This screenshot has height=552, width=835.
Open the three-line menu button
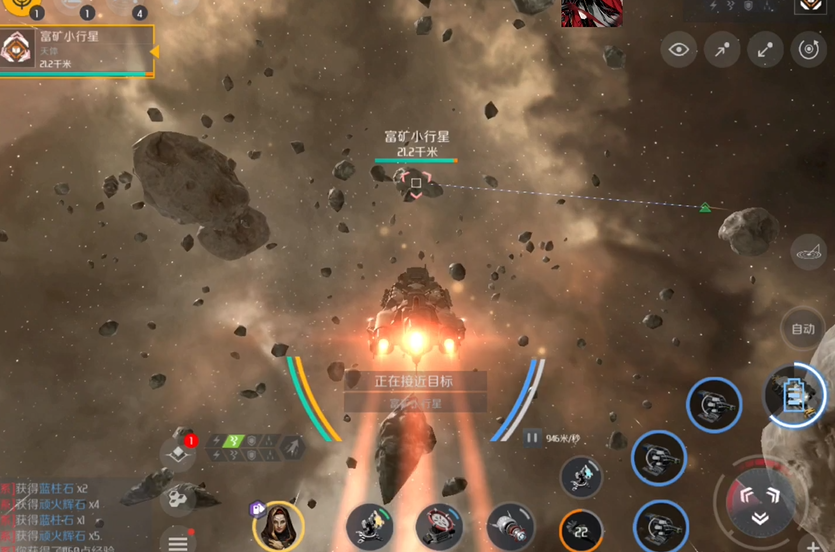(178, 540)
